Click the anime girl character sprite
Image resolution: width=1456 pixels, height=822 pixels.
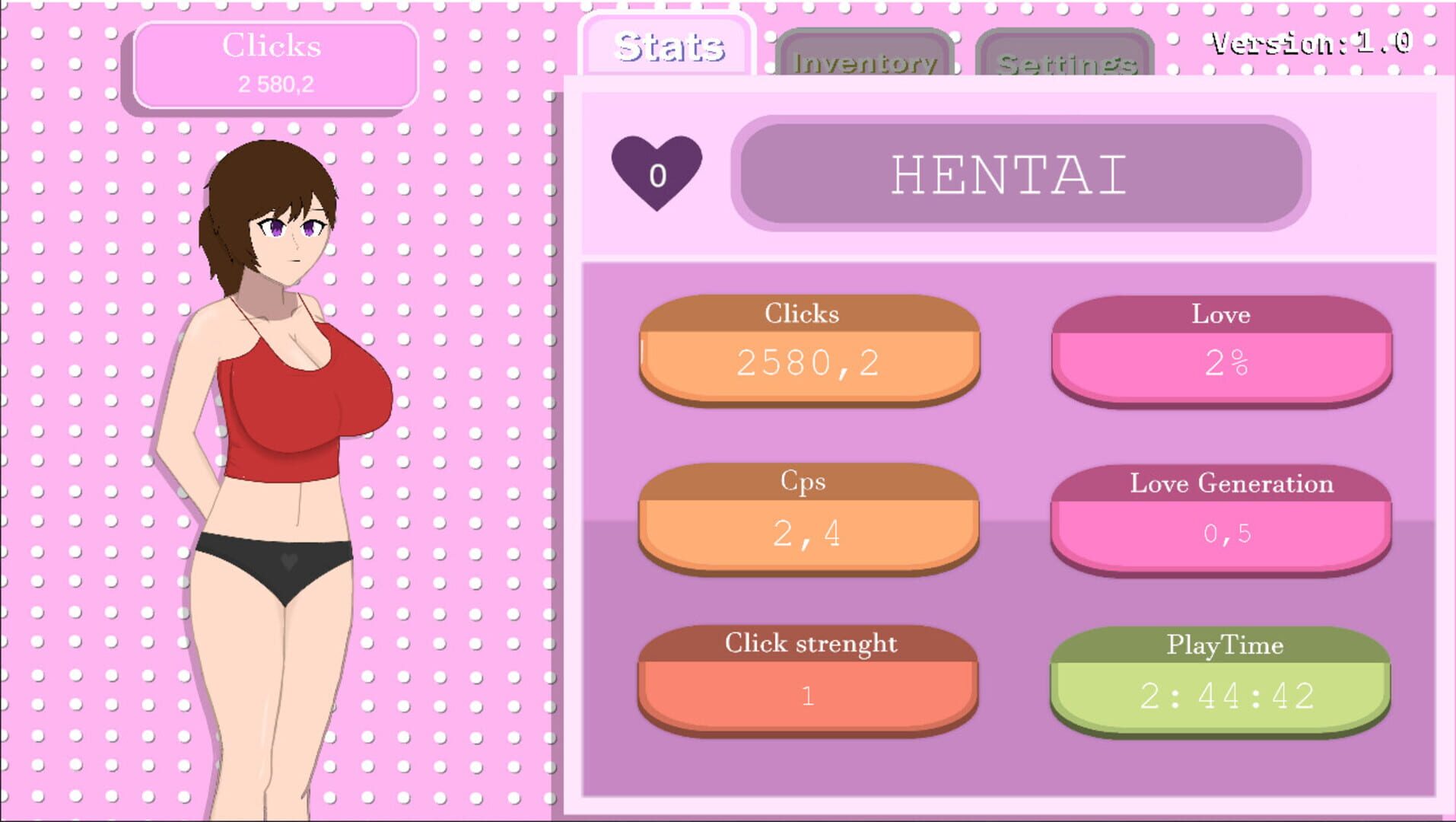coord(281,457)
